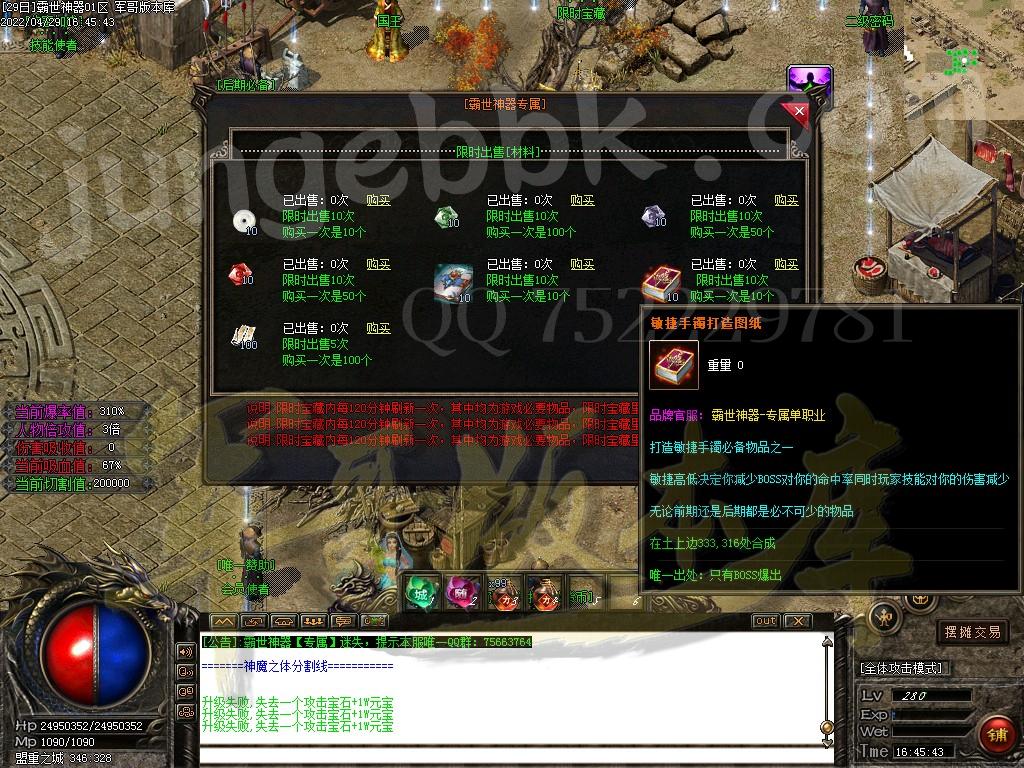Use the pink 随 random-teleport hotbar item
Screen dimensions: 1024x768
click(460, 593)
